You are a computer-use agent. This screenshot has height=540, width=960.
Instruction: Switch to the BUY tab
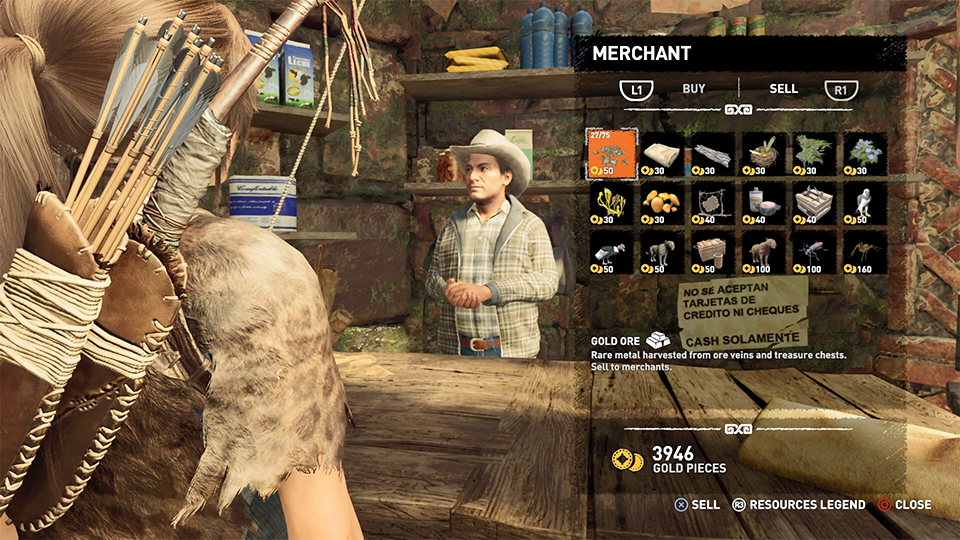694,89
